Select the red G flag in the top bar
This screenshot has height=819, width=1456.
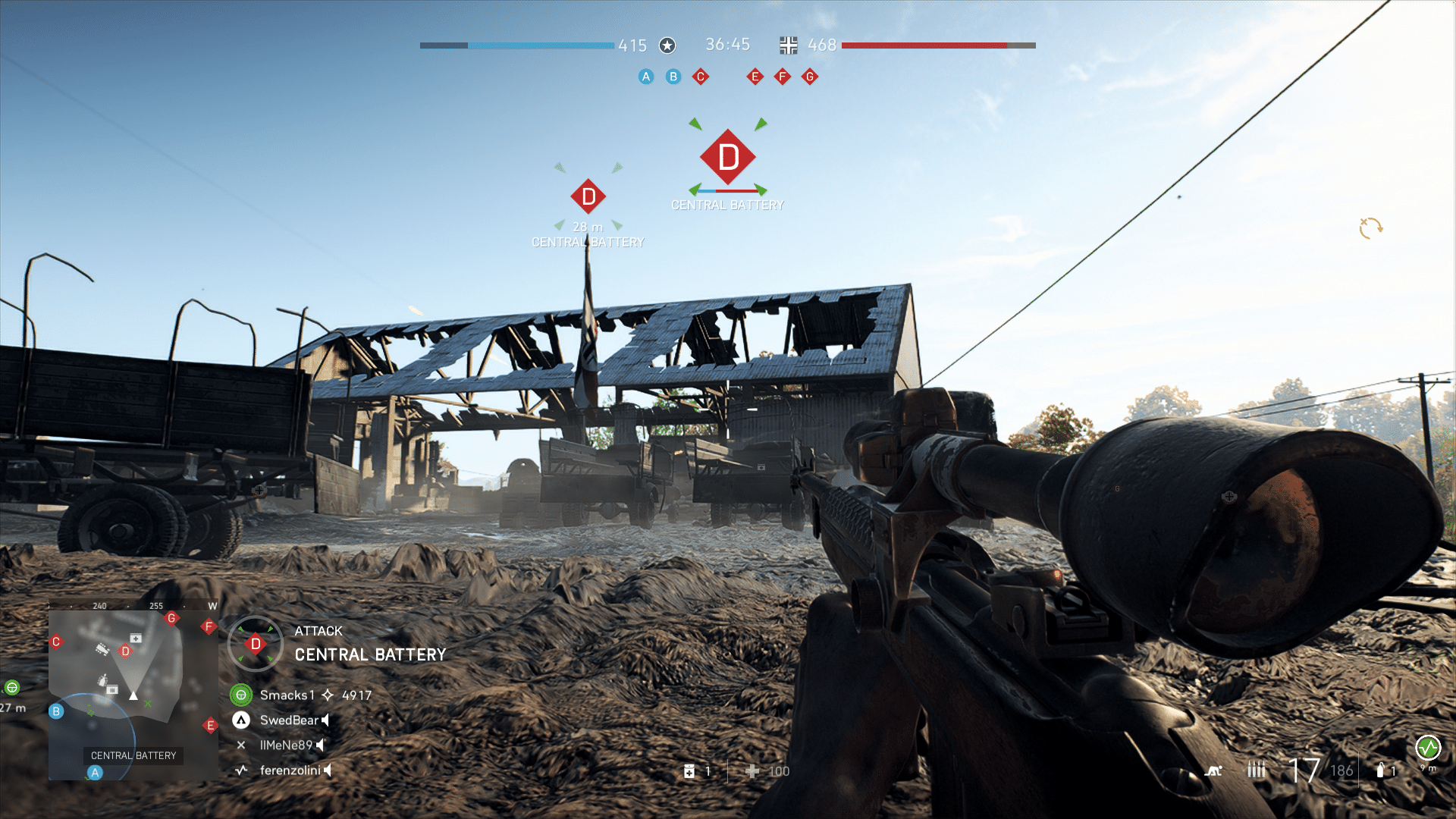tap(810, 77)
